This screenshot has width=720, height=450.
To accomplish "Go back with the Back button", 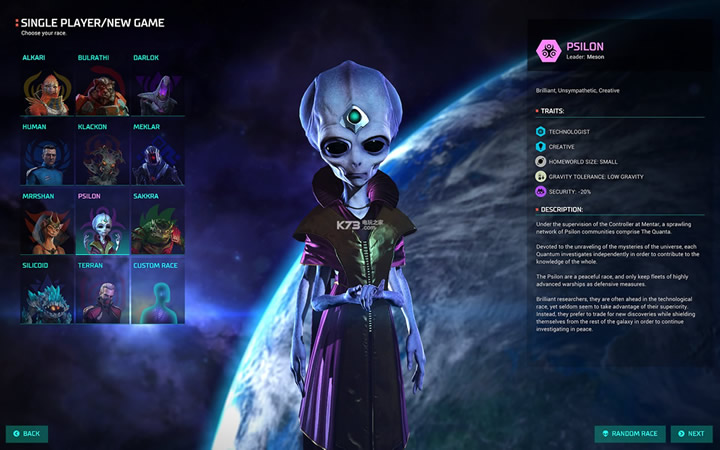I will [27, 434].
